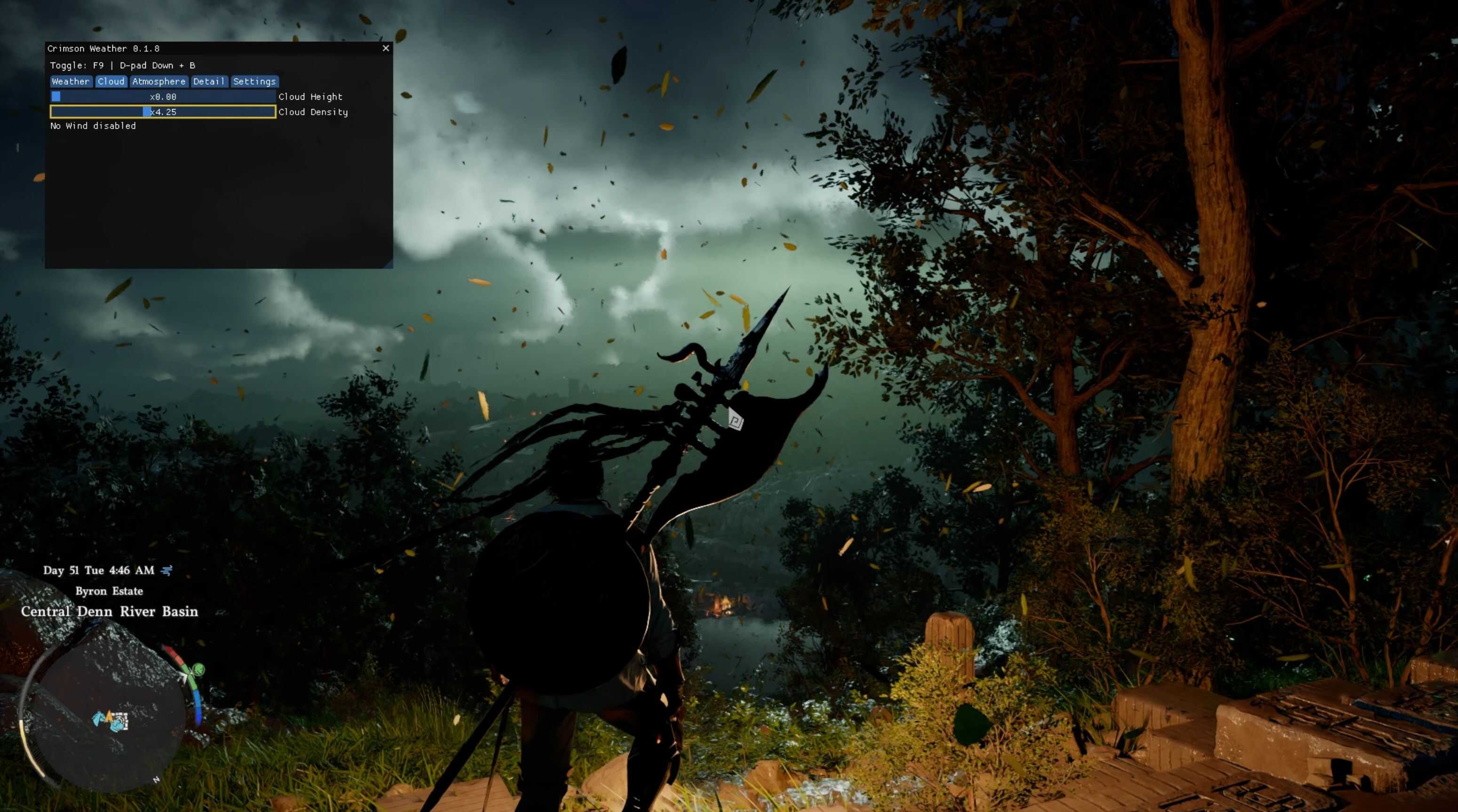Select the Cloud tab
Viewport: 1458px width, 812px height.
[111, 81]
